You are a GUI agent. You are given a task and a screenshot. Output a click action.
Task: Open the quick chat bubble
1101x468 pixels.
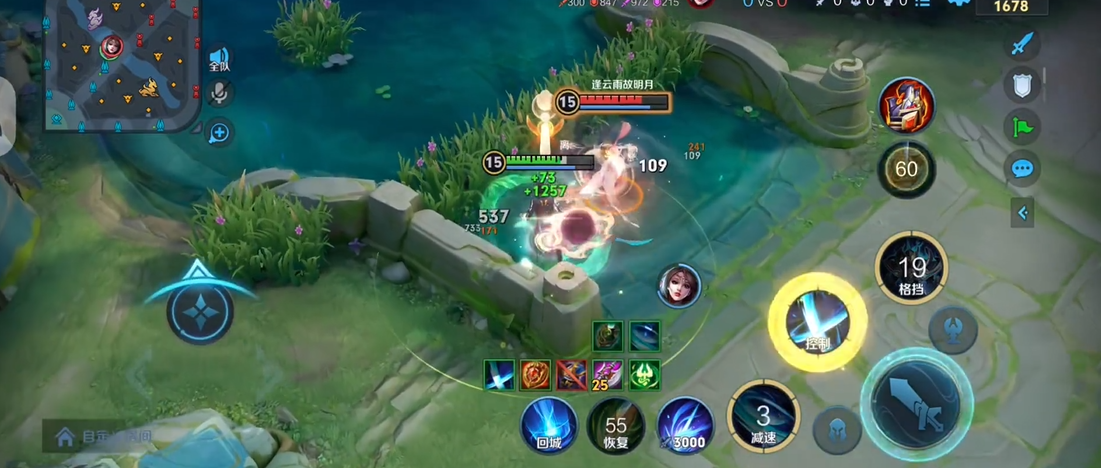[x=1021, y=168]
